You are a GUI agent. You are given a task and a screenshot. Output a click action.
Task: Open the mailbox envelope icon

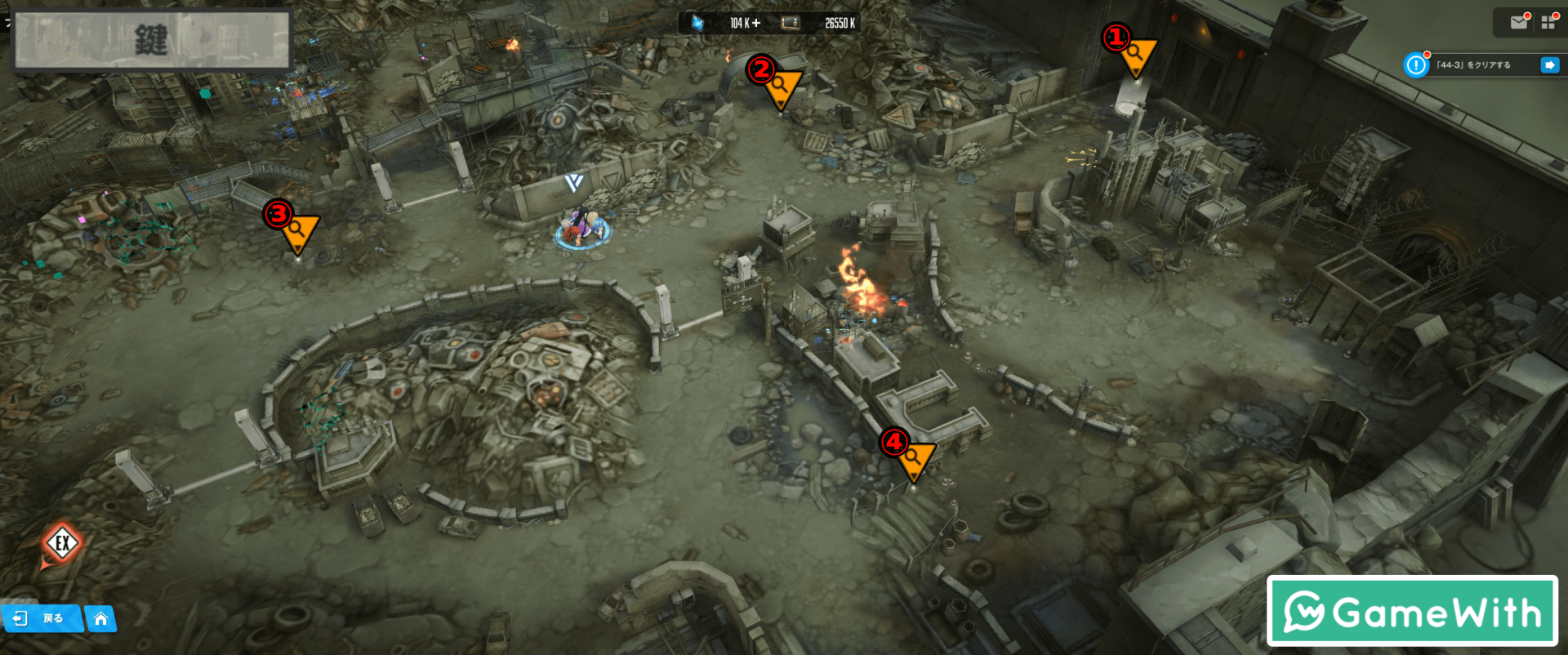click(1519, 22)
